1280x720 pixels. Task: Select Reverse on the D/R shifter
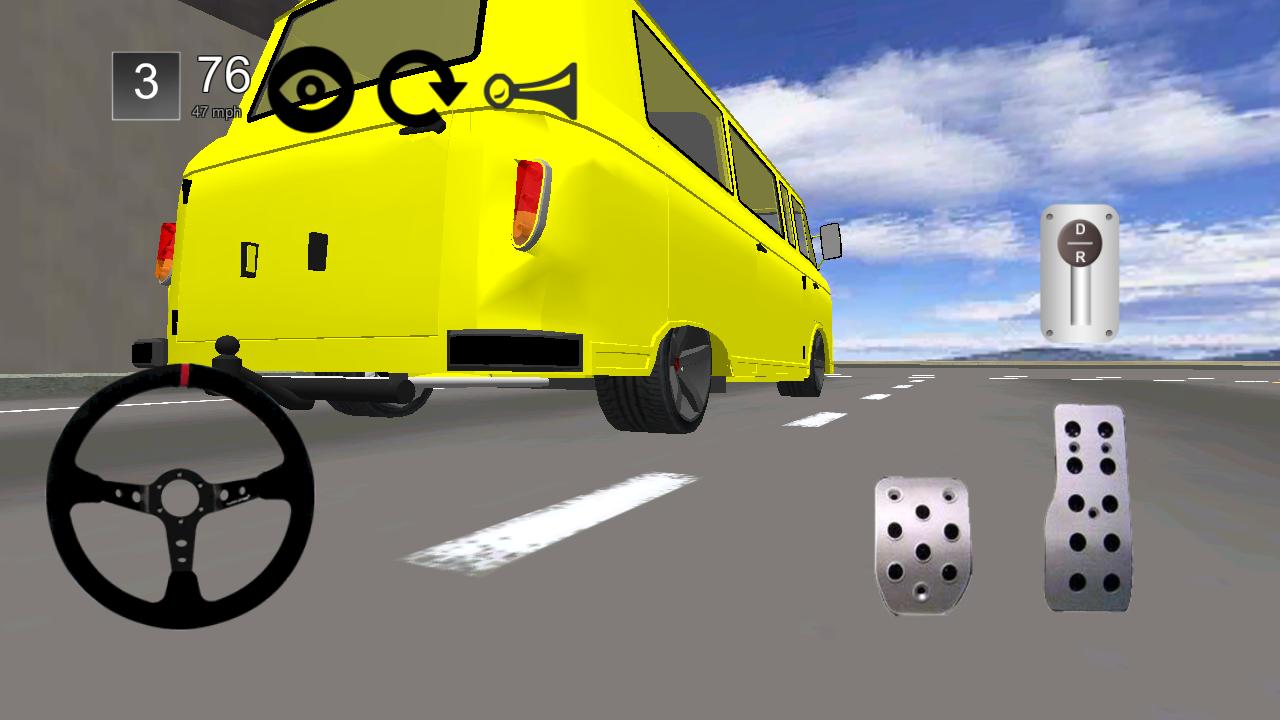click(x=1079, y=257)
